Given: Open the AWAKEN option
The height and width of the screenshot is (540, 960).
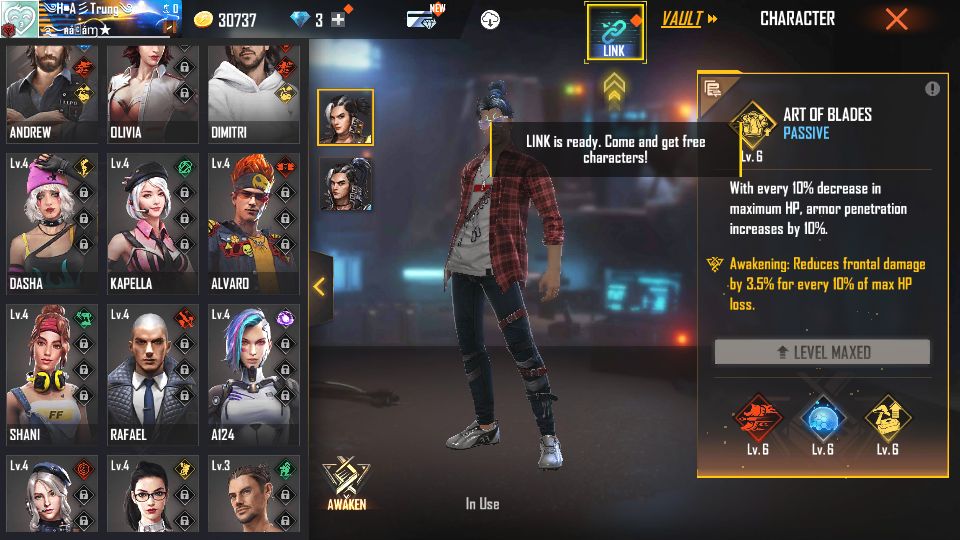Looking at the screenshot, I should (x=347, y=484).
